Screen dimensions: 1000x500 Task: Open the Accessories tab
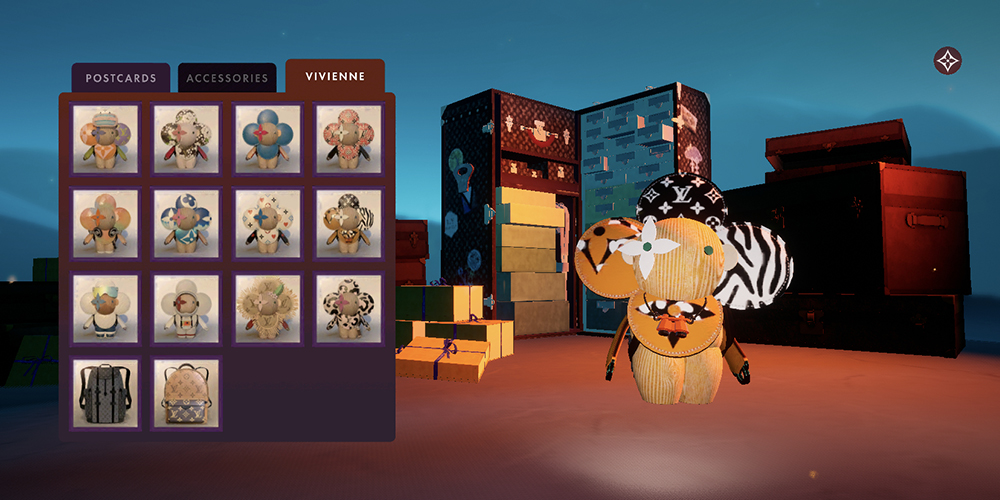(x=227, y=78)
